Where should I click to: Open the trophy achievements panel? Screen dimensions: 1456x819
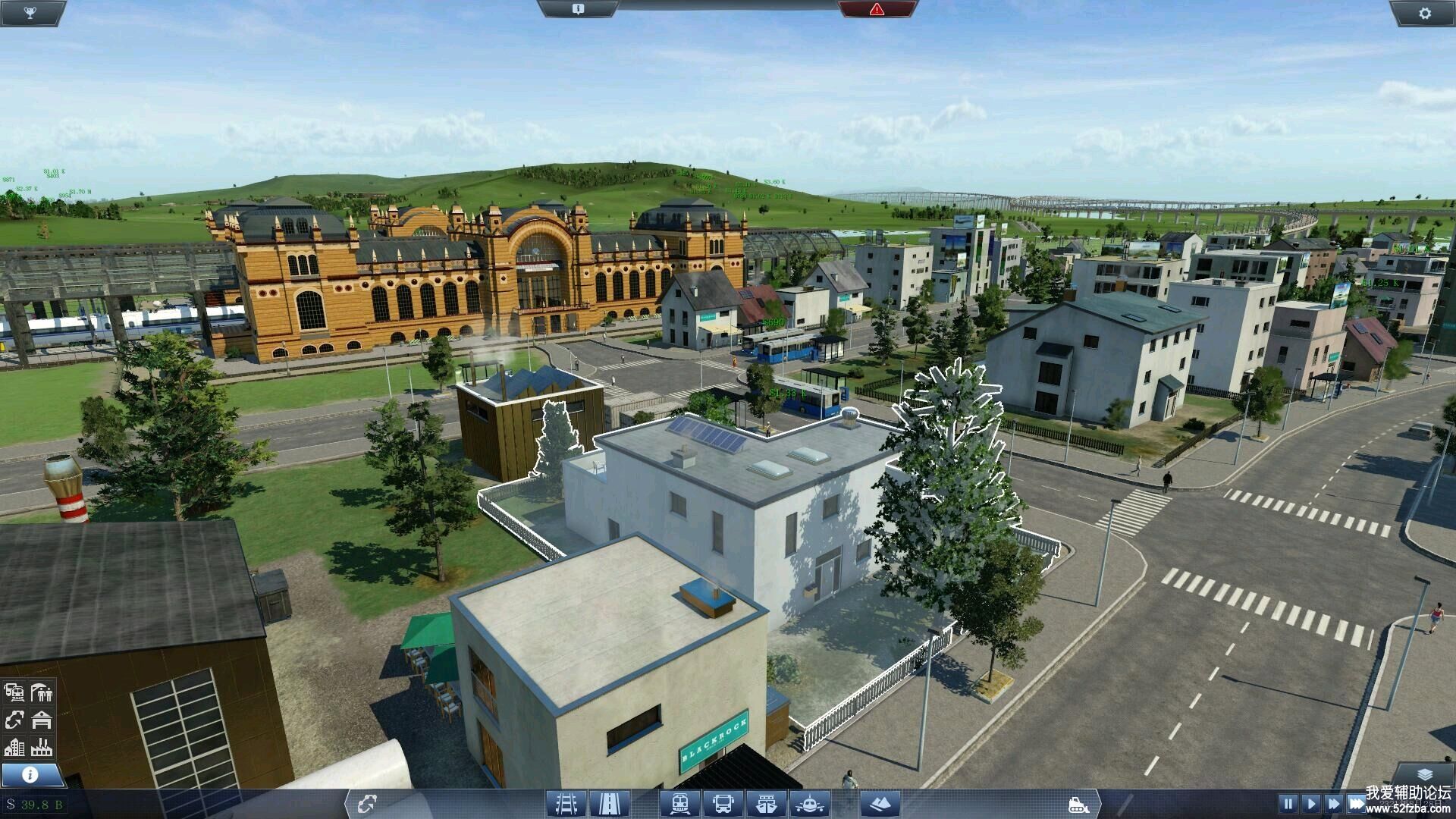pyautogui.click(x=30, y=12)
